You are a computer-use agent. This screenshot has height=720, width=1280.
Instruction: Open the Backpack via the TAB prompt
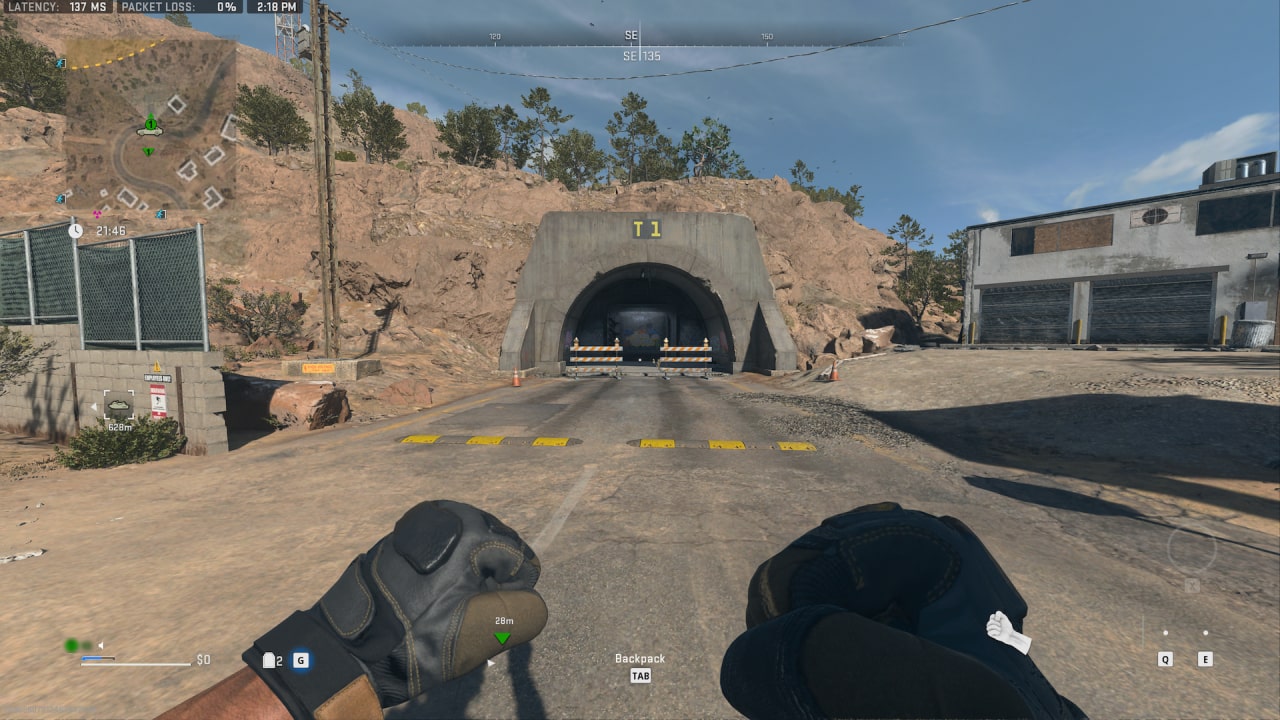click(640, 676)
